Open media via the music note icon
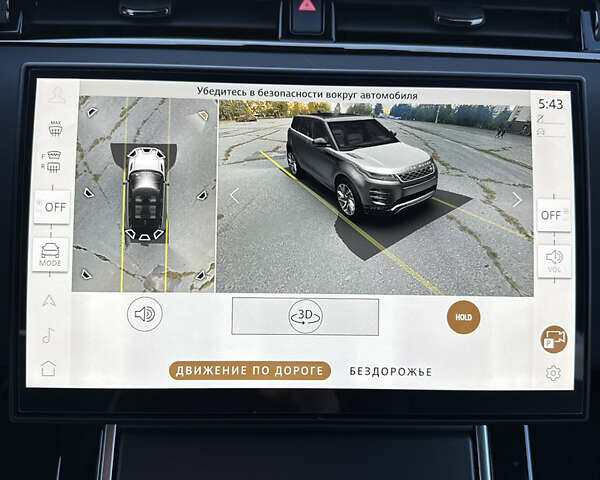This screenshot has height=480, width=600. [x=48, y=335]
